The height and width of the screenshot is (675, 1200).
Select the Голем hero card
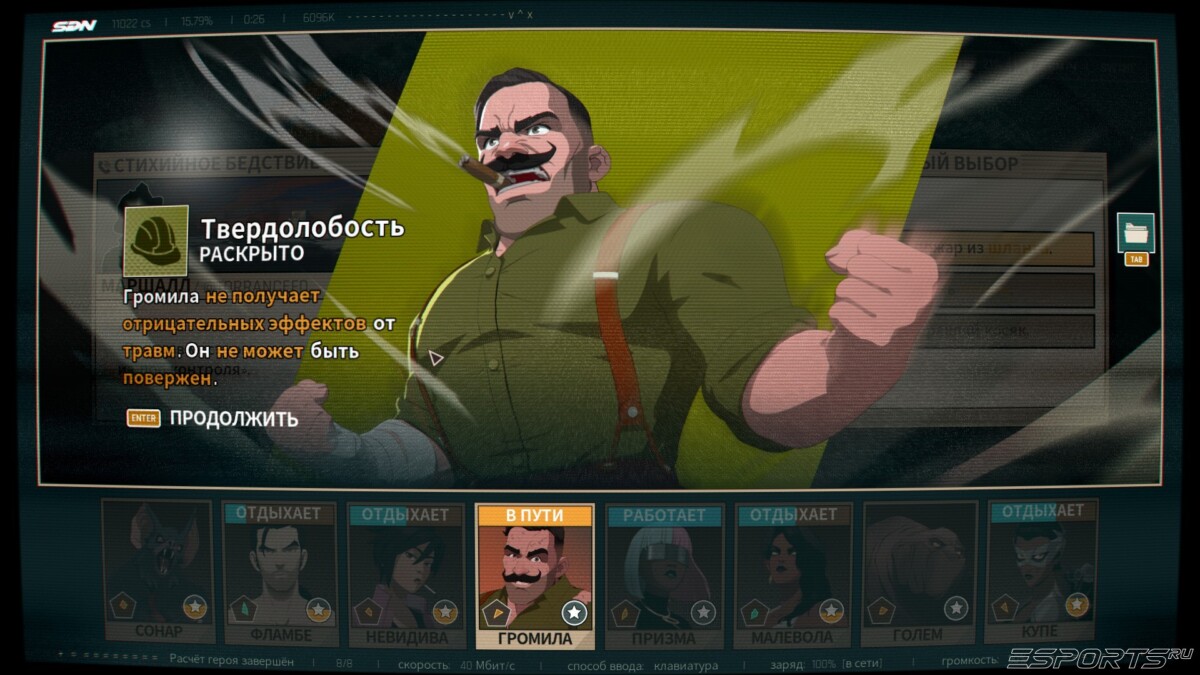pos(918,573)
